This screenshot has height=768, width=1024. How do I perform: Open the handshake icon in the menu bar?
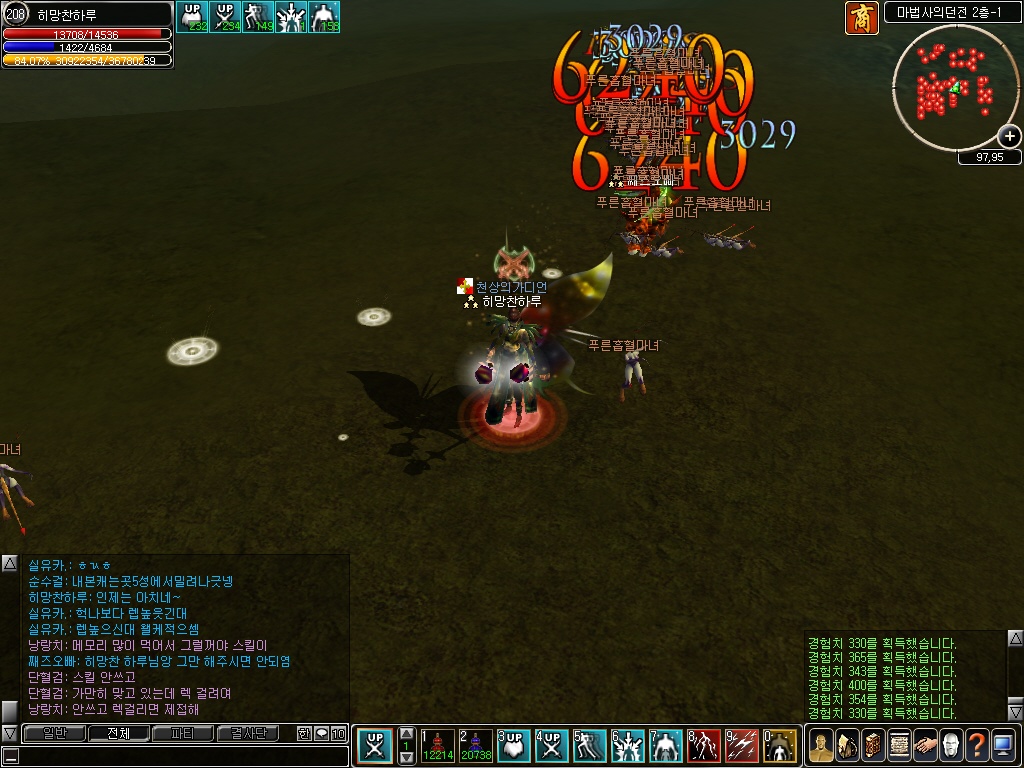[x=924, y=745]
